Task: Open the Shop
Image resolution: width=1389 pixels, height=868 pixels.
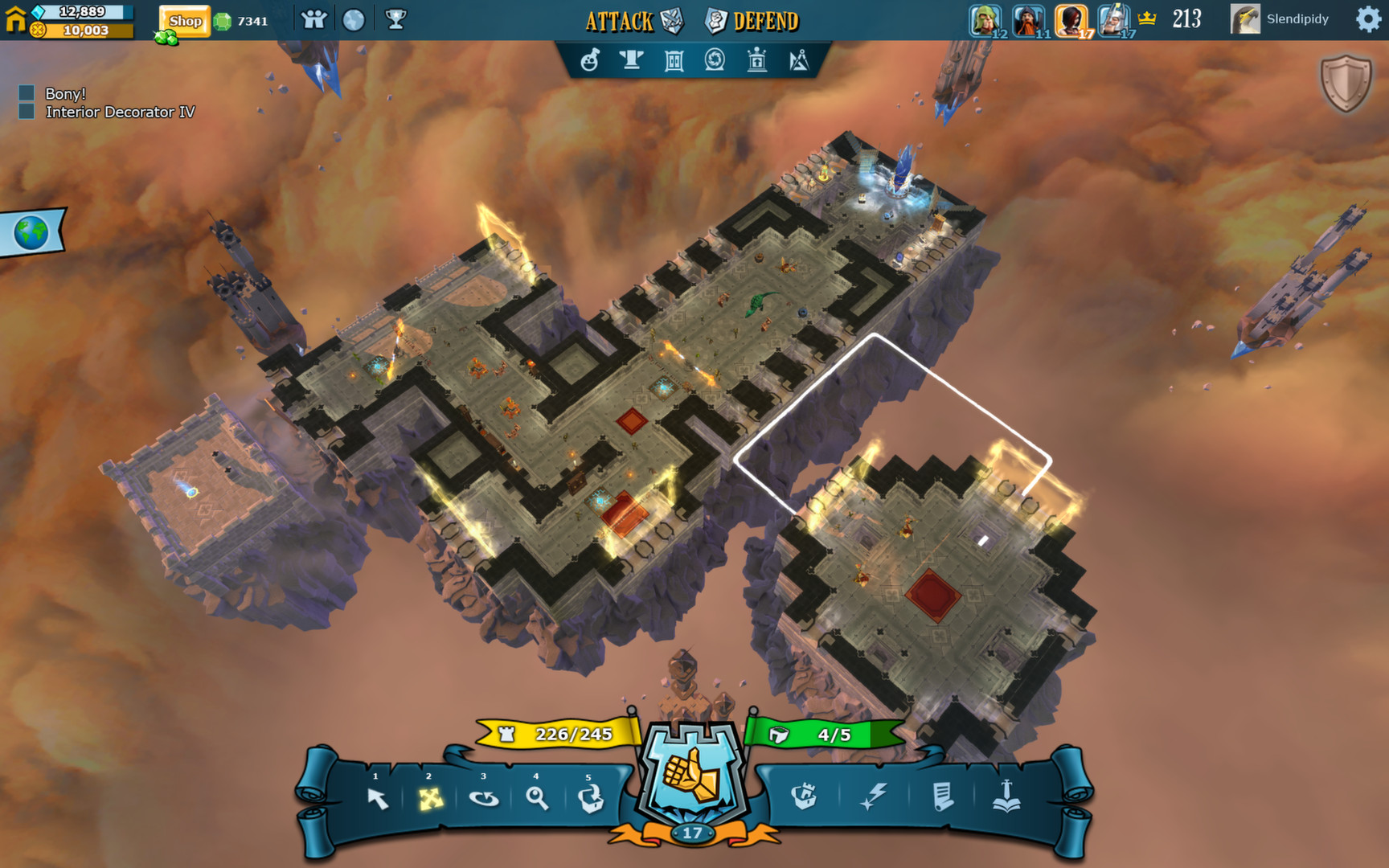Action: (184, 20)
